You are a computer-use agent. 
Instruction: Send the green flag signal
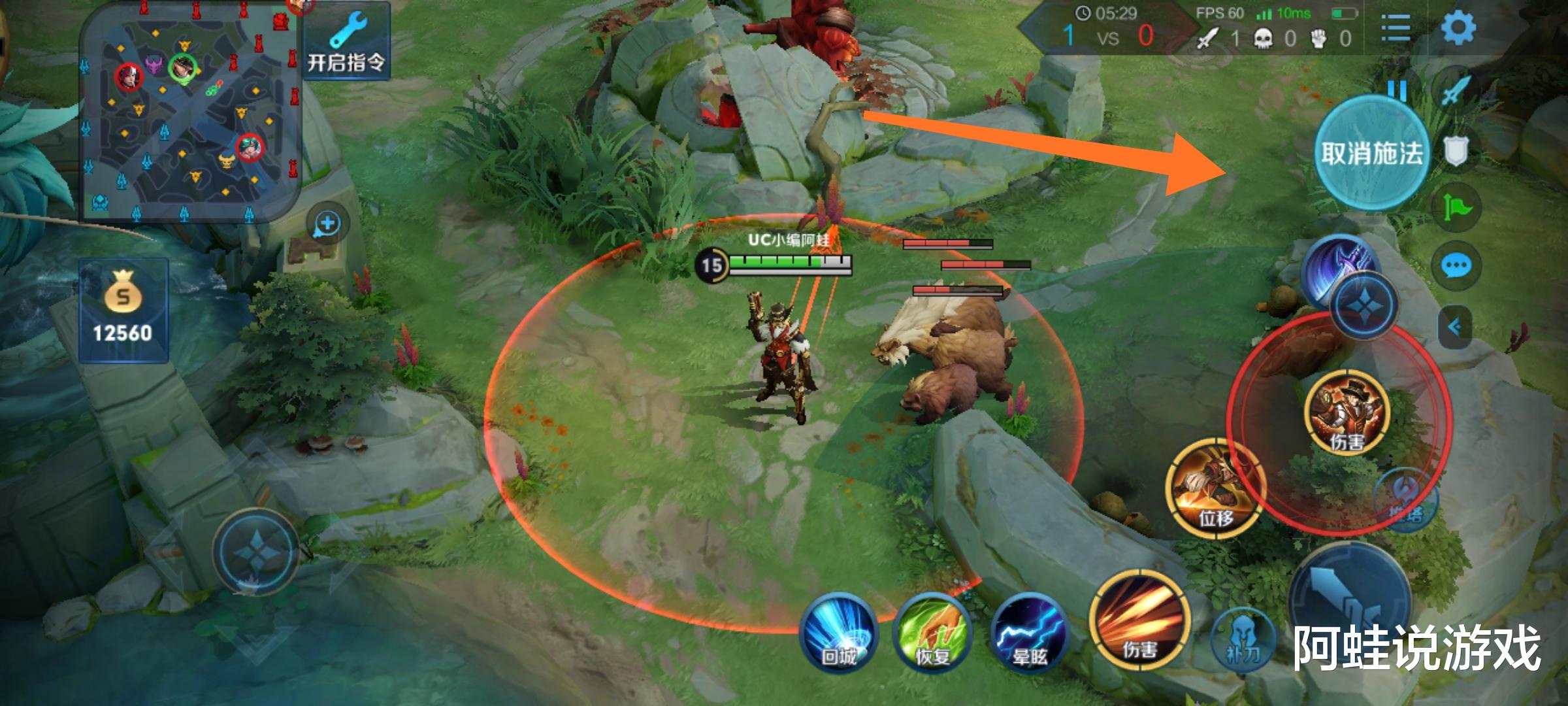click(x=1456, y=208)
